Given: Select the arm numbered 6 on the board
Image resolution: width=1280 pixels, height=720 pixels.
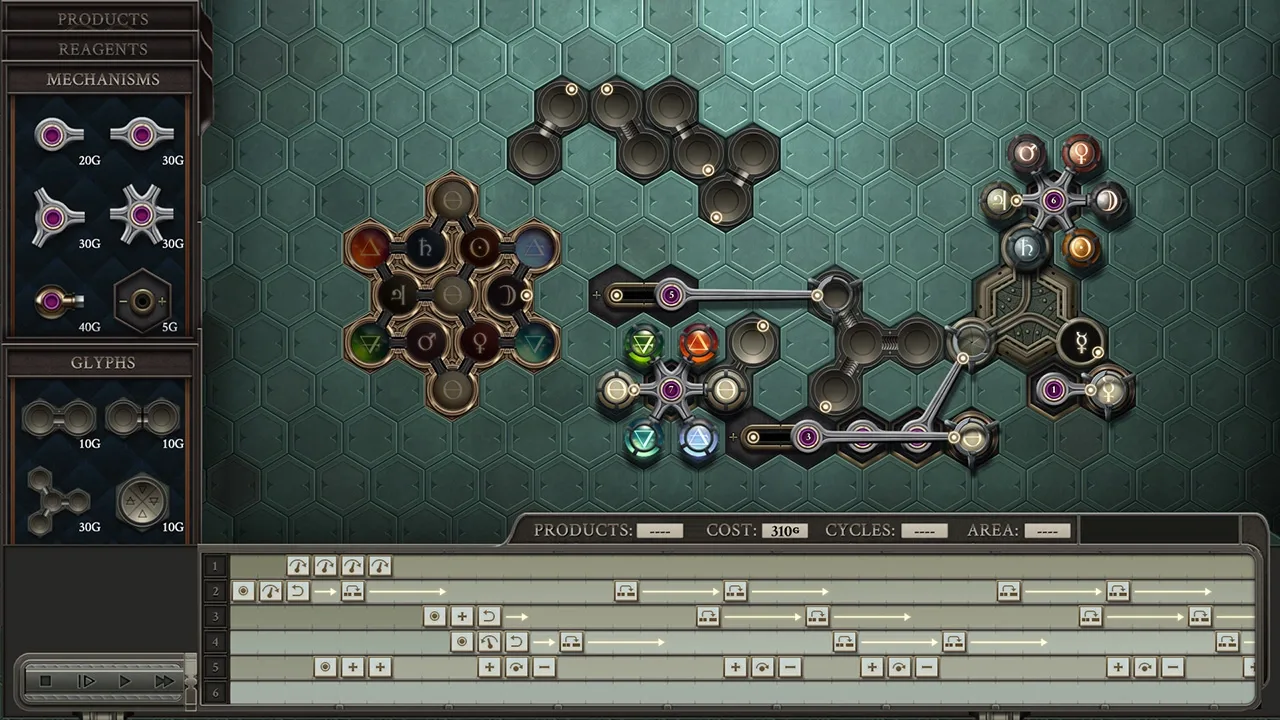Looking at the screenshot, I should tap(1053, 200).
